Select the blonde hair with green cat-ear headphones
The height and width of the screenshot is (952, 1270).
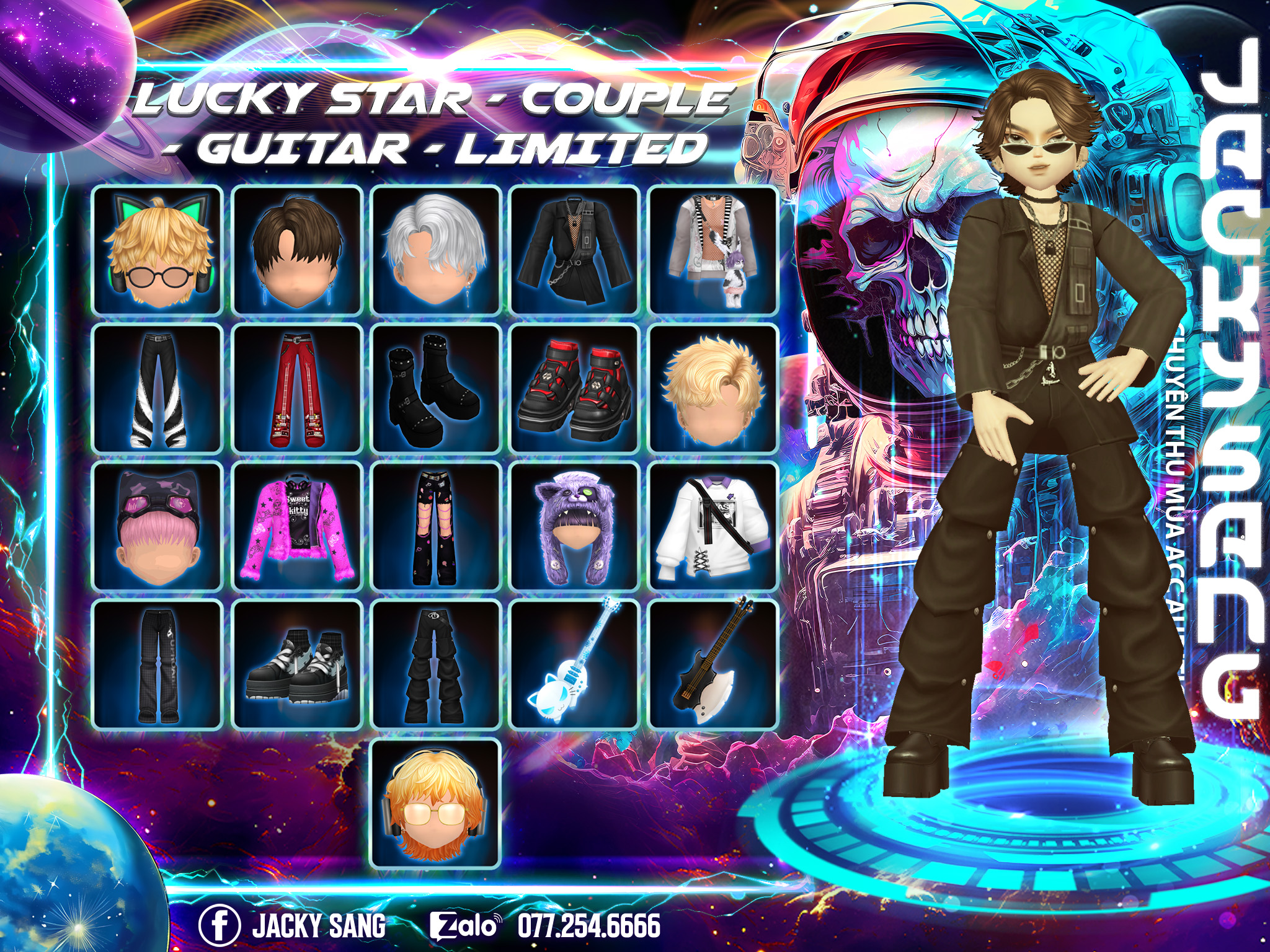(158, 250)
